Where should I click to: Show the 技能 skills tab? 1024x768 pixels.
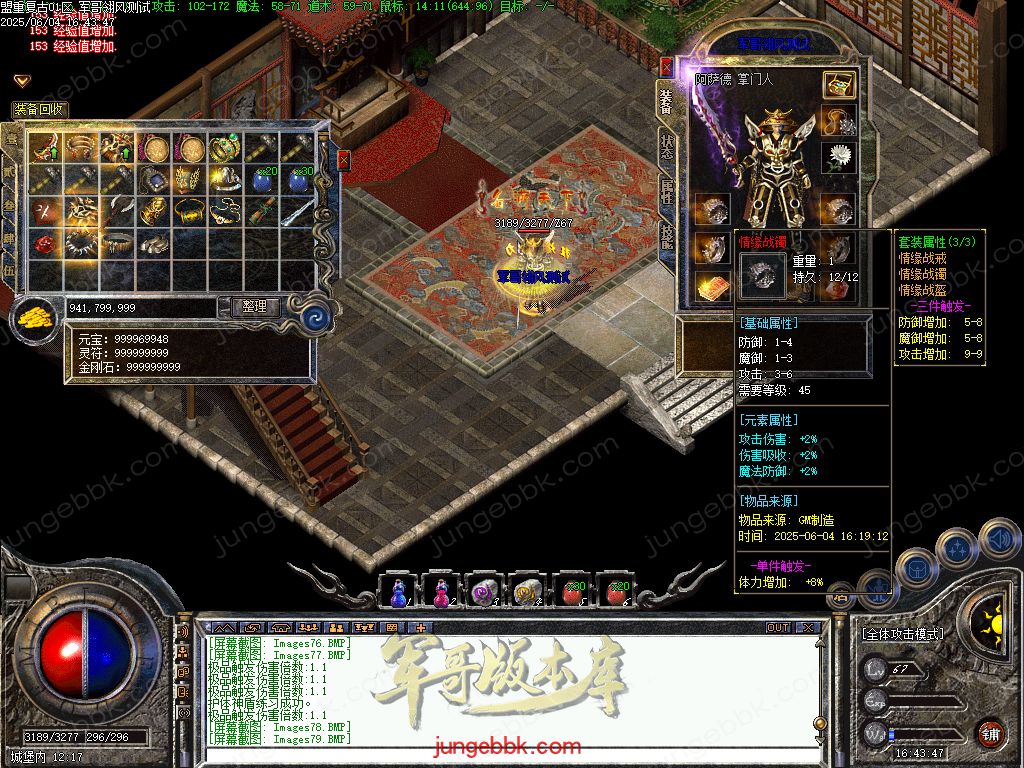(667, 236)
